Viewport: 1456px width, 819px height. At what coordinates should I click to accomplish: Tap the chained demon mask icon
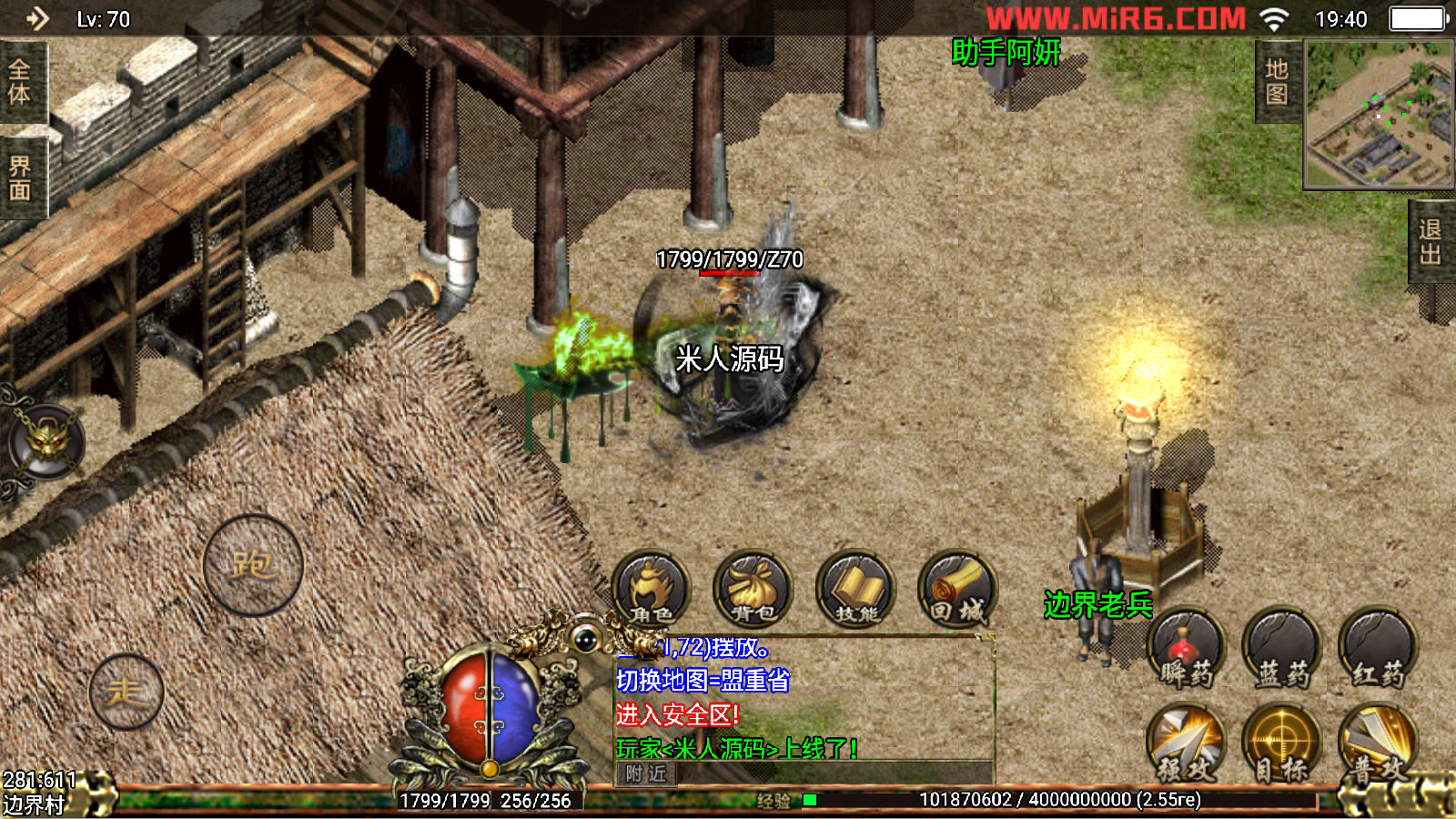47,443
